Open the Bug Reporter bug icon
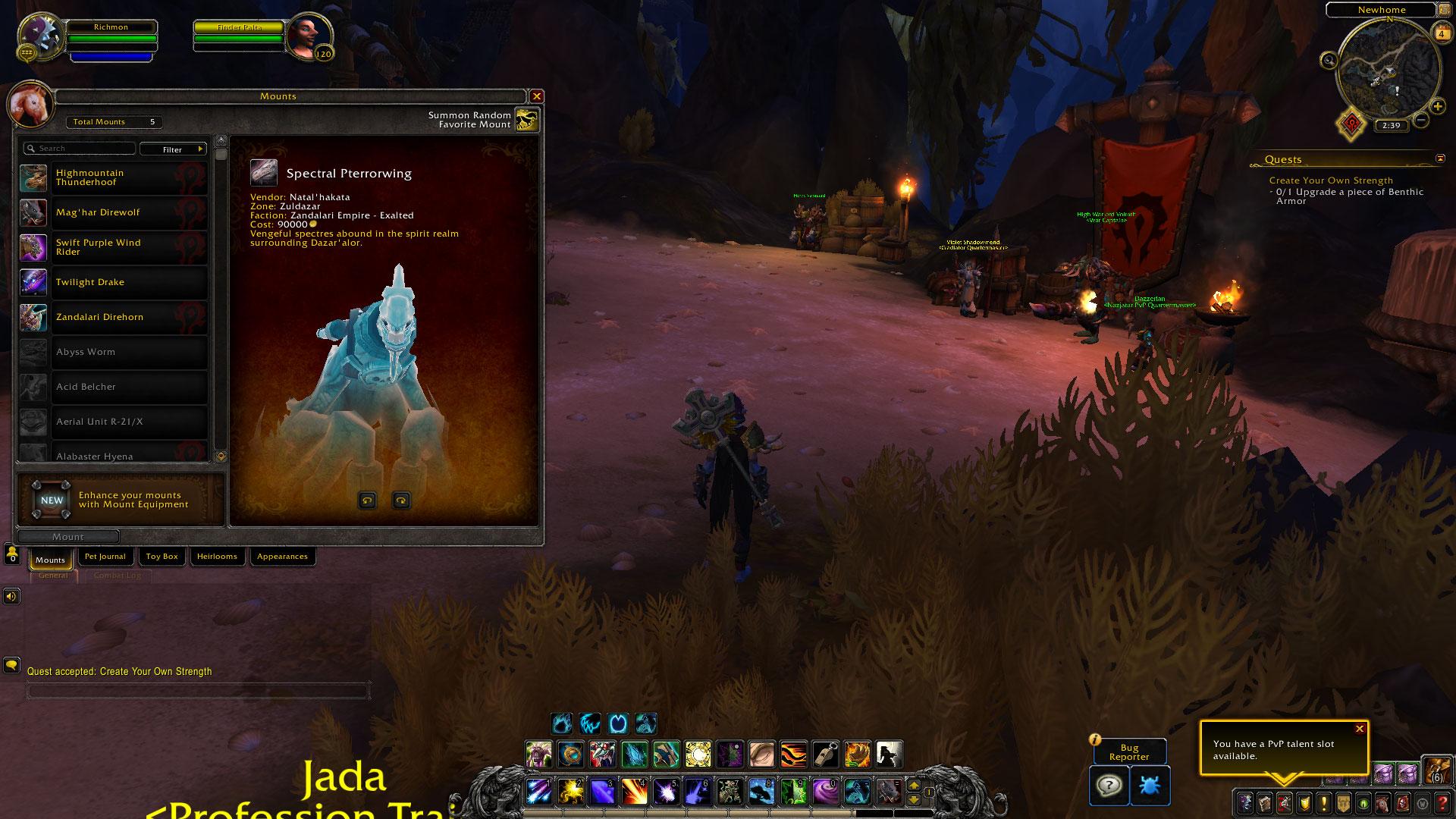 click(x=1150, y=785)
